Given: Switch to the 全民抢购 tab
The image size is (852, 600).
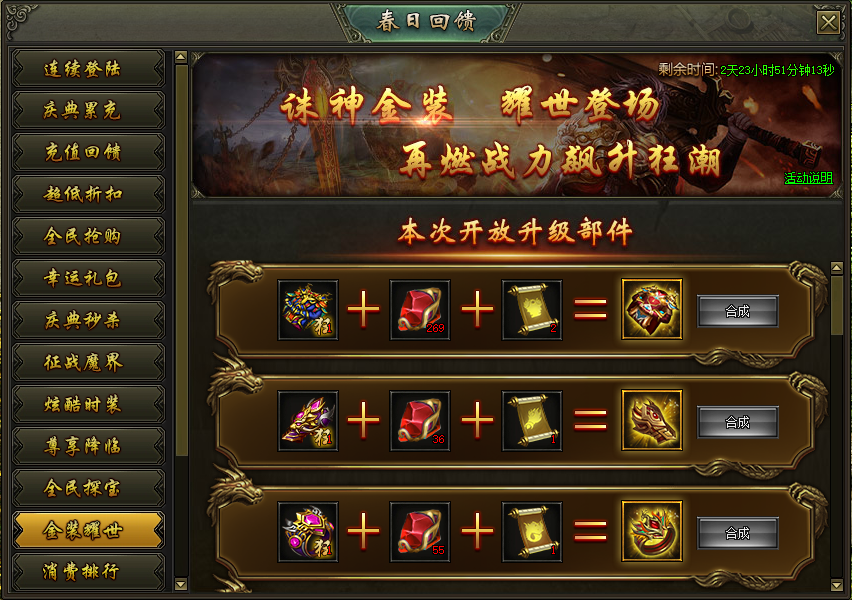Looking at the screenshot, I should pos(88,237).
